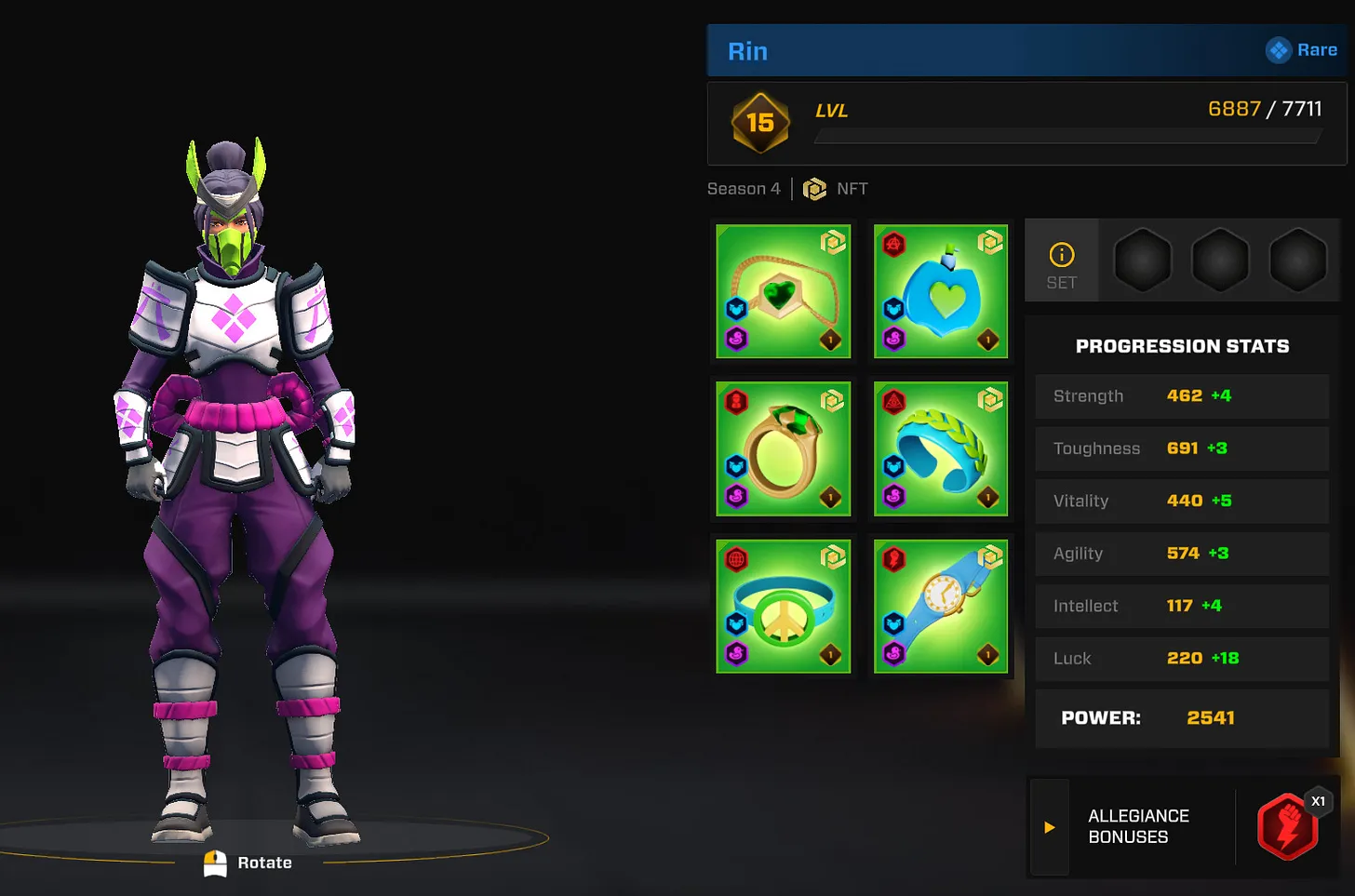Click the Rare rarity badge
1355x896 pixels.
pos(1302,50)
